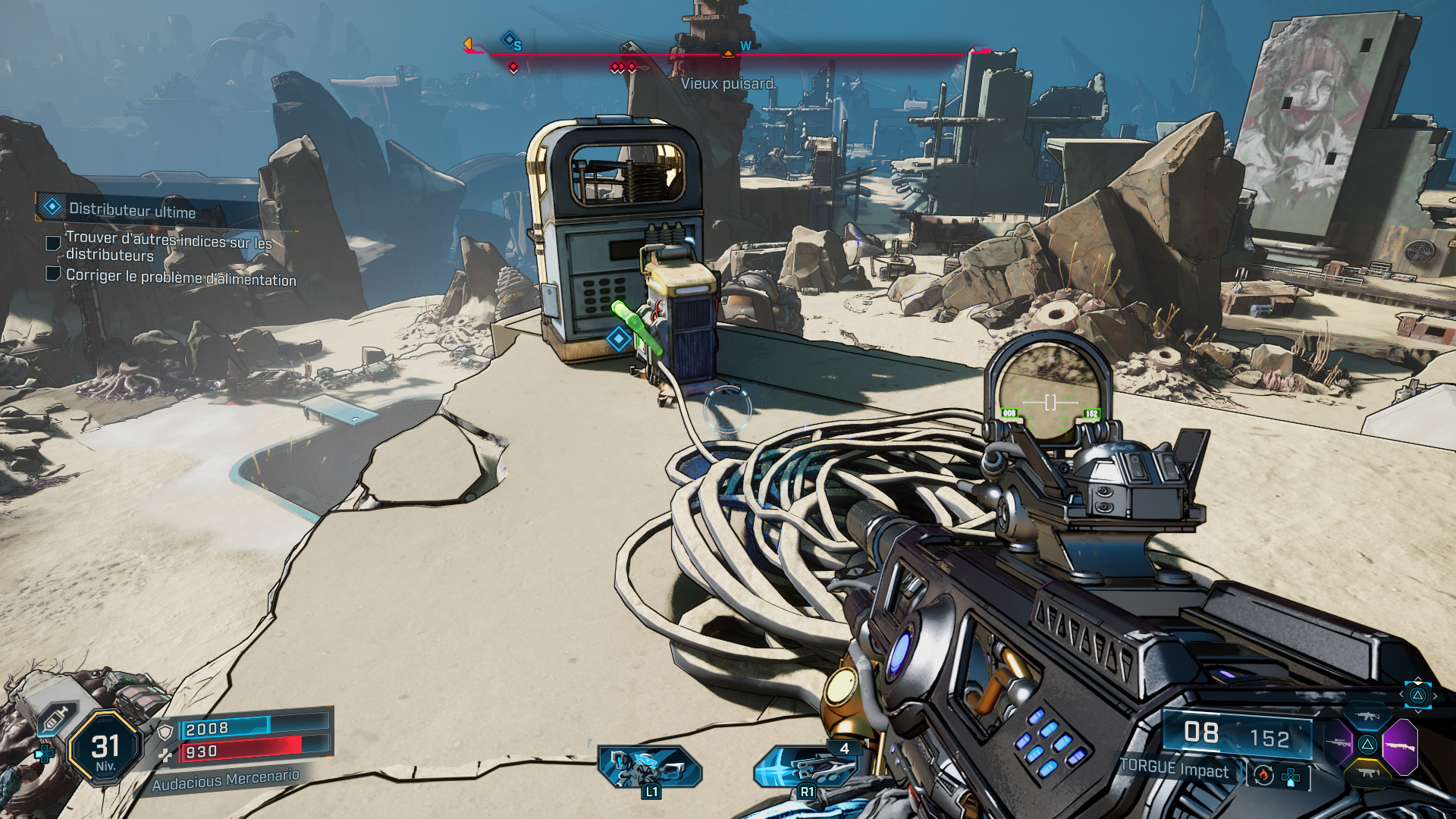This screenshot has width=1456, height=819.
Task: Select the assault rifle weapon slot icon
Action: point(1367,715)
